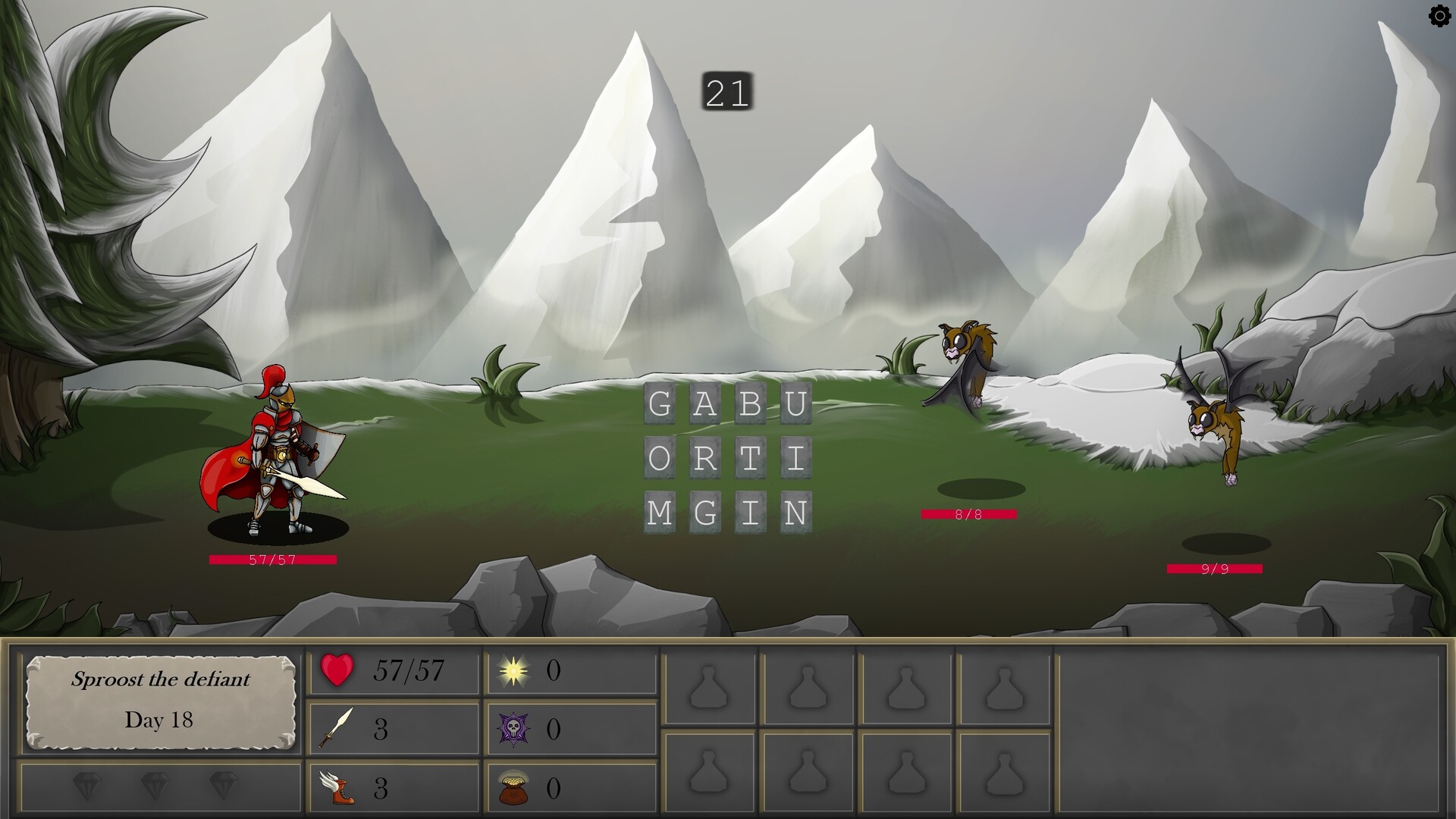
Task: Select an empty potion flask in top row
Action: pyautogui.click(x=709, y=686)
